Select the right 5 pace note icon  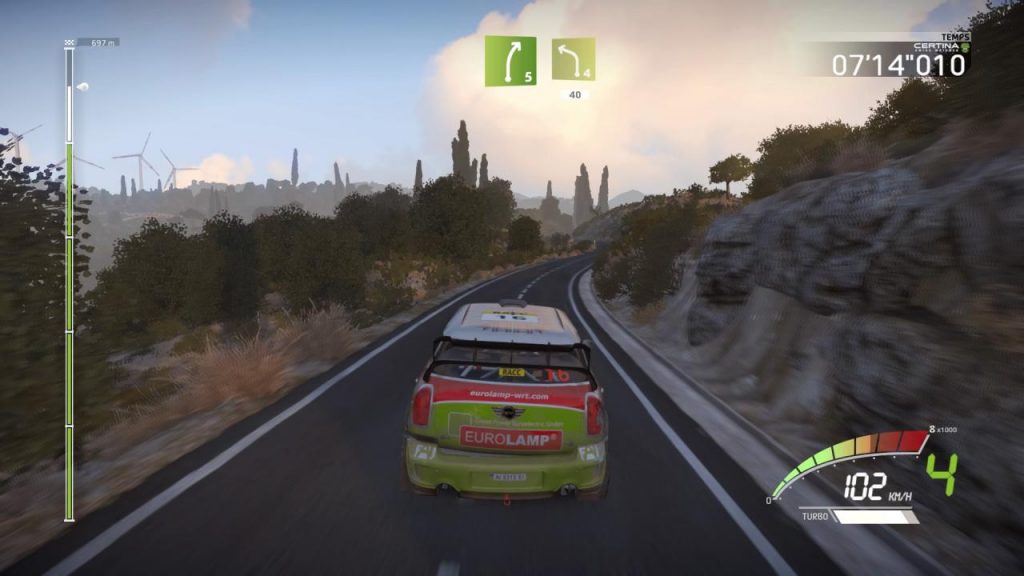510,61
